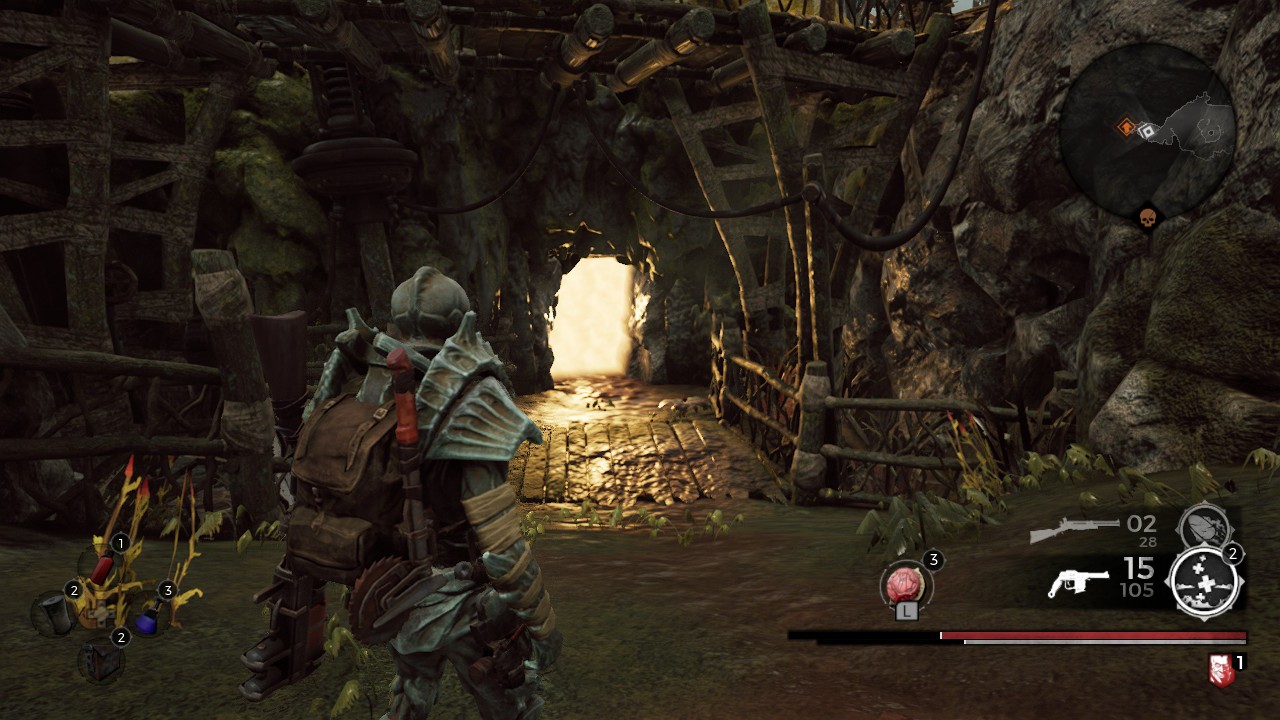The height and width of the screenshot is (720, 1280).
Task: Select the red canister quick item
Action: [103, 568]
